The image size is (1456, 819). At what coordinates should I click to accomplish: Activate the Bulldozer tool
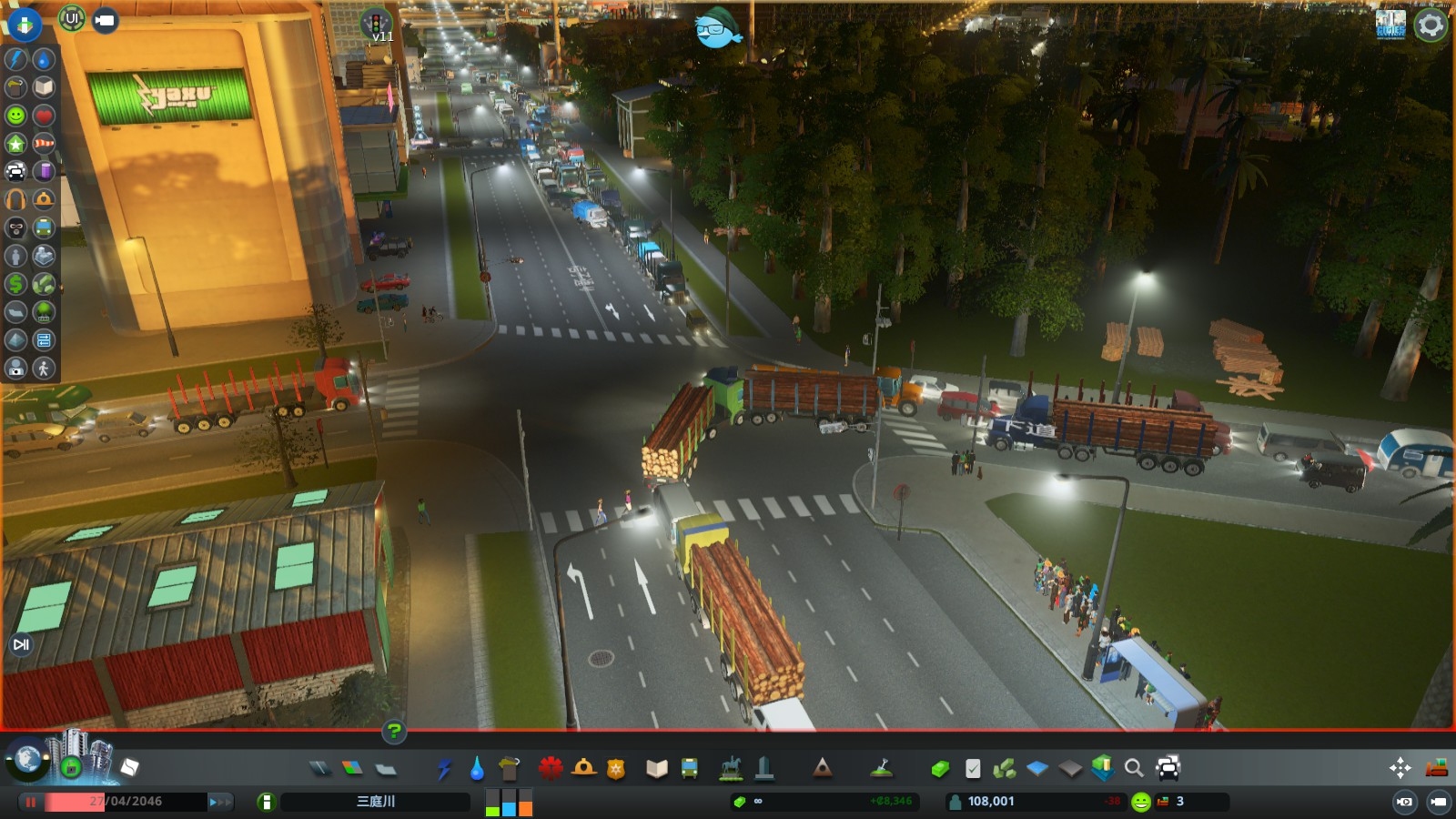(x=1437, y=768)
